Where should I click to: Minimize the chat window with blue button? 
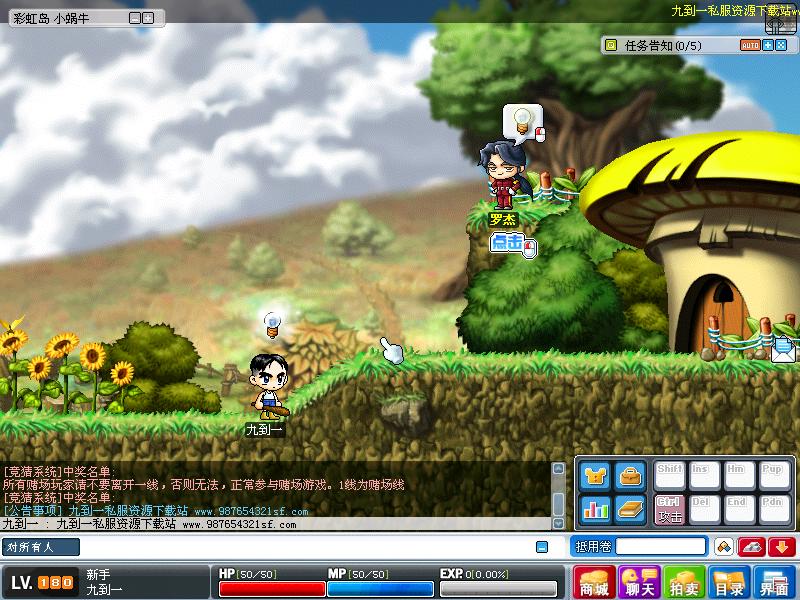(x=542, y=547)
